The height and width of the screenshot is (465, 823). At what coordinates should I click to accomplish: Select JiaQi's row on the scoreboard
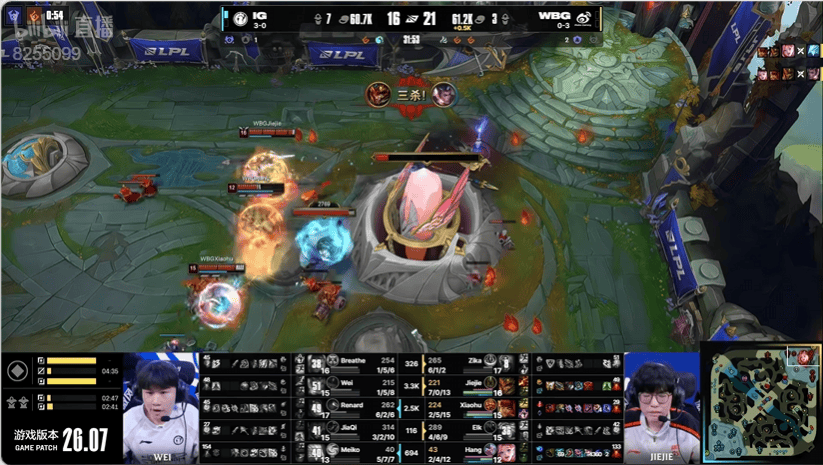(350, 431)
